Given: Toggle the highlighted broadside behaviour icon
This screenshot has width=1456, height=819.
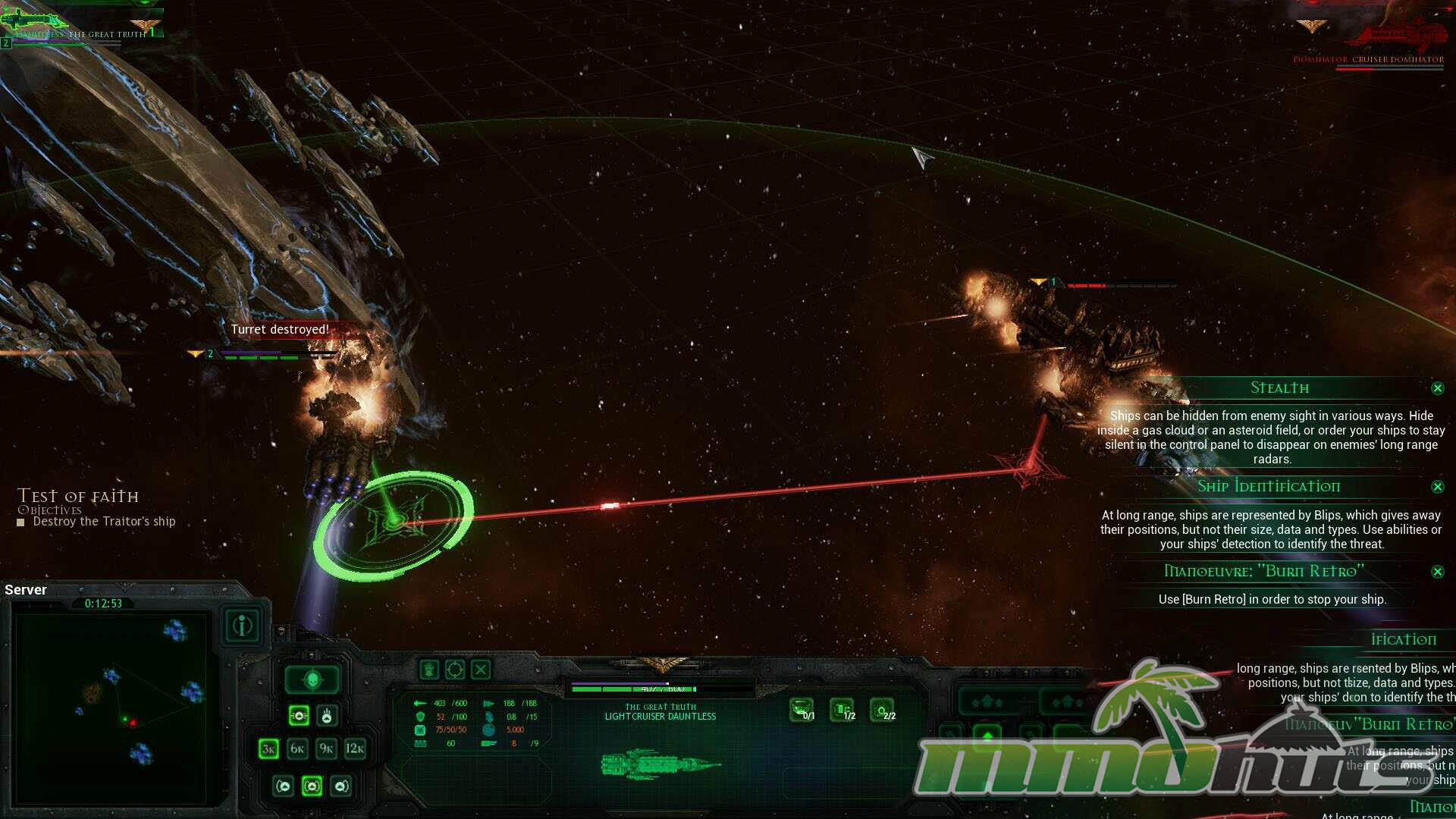Looking at the screenshot, I should [299, 715].
